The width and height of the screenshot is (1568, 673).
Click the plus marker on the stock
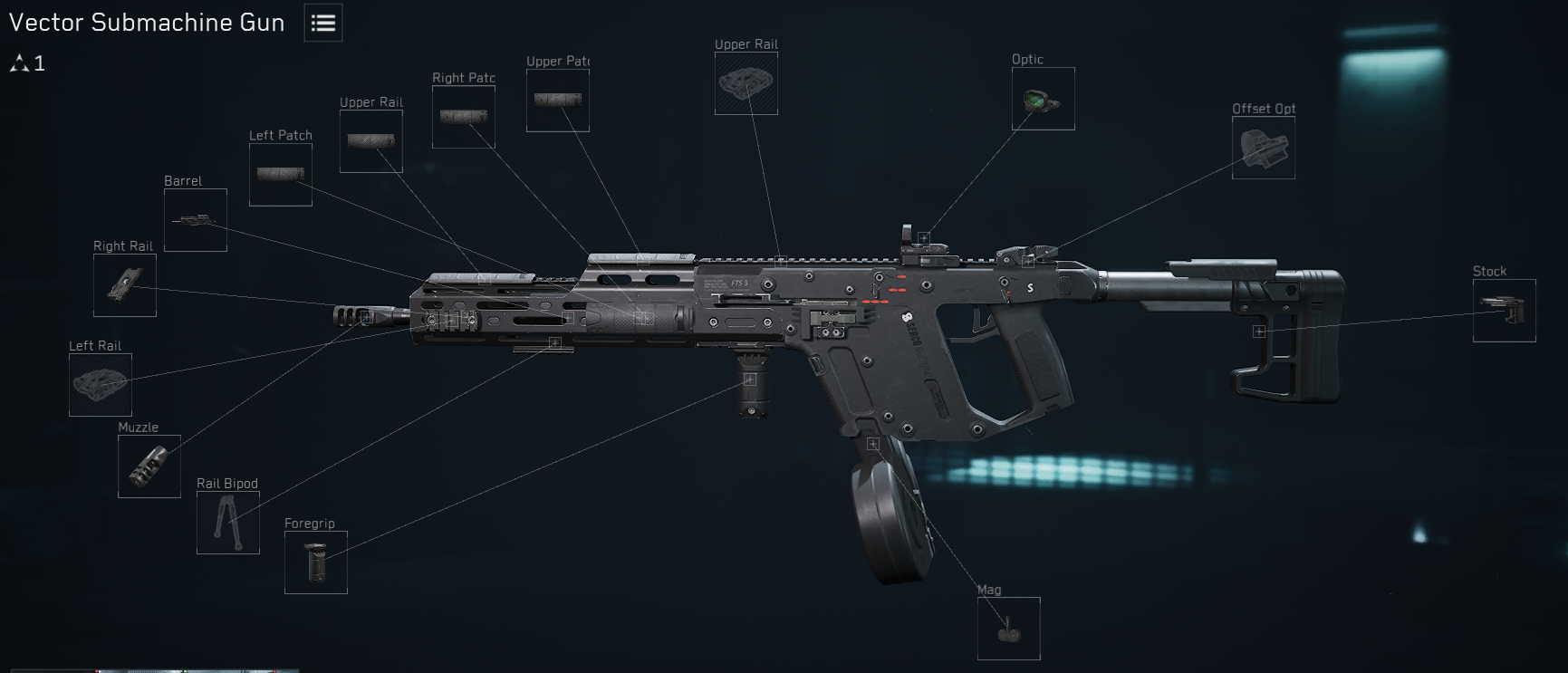pos(1259,332)
